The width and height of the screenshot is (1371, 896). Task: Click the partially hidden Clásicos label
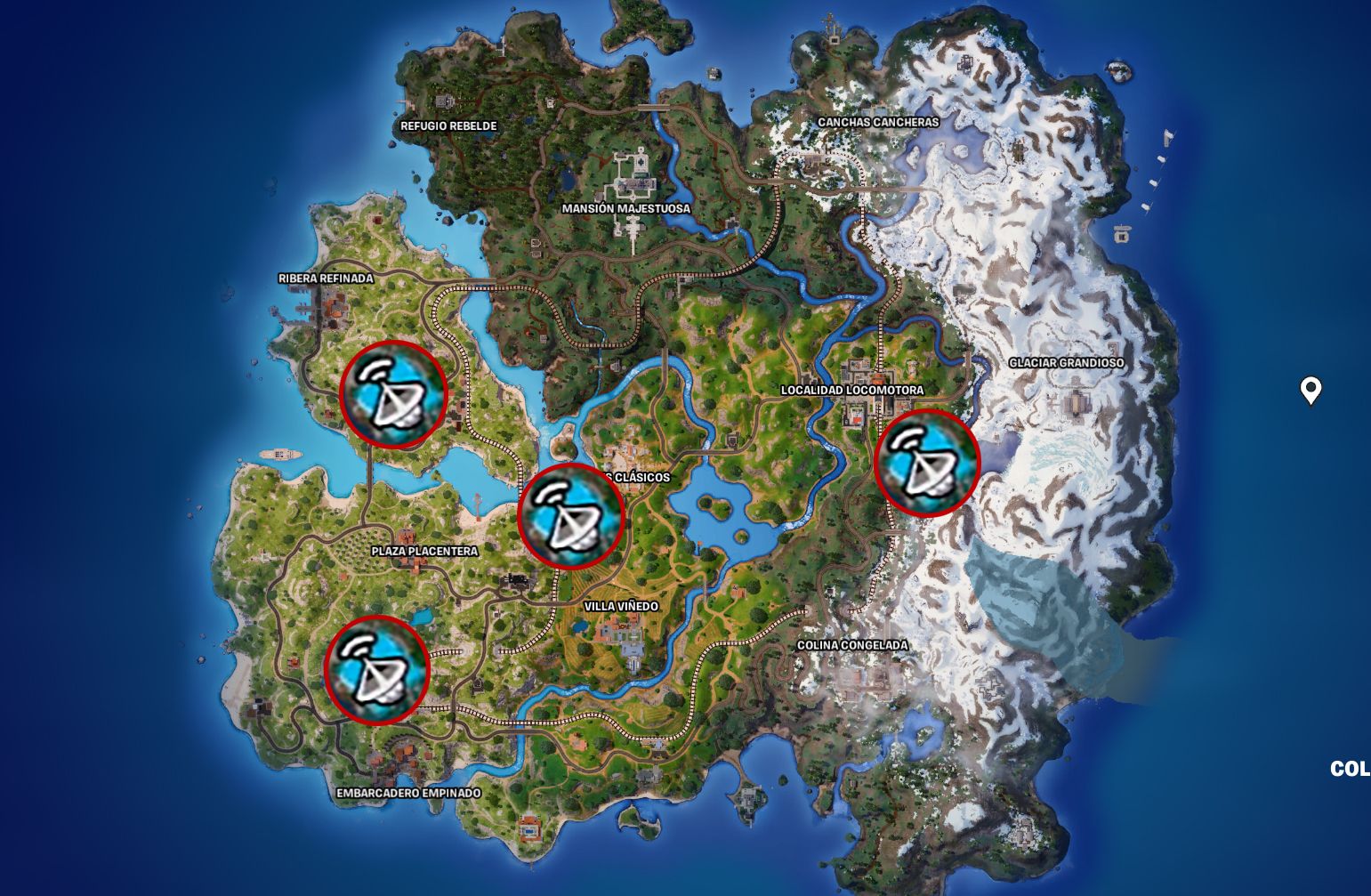(x=637, y=478)
